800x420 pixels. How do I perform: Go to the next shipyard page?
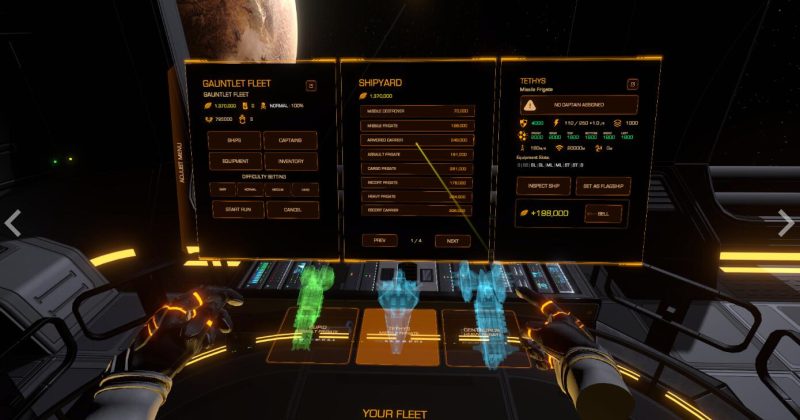coord(452,241)
